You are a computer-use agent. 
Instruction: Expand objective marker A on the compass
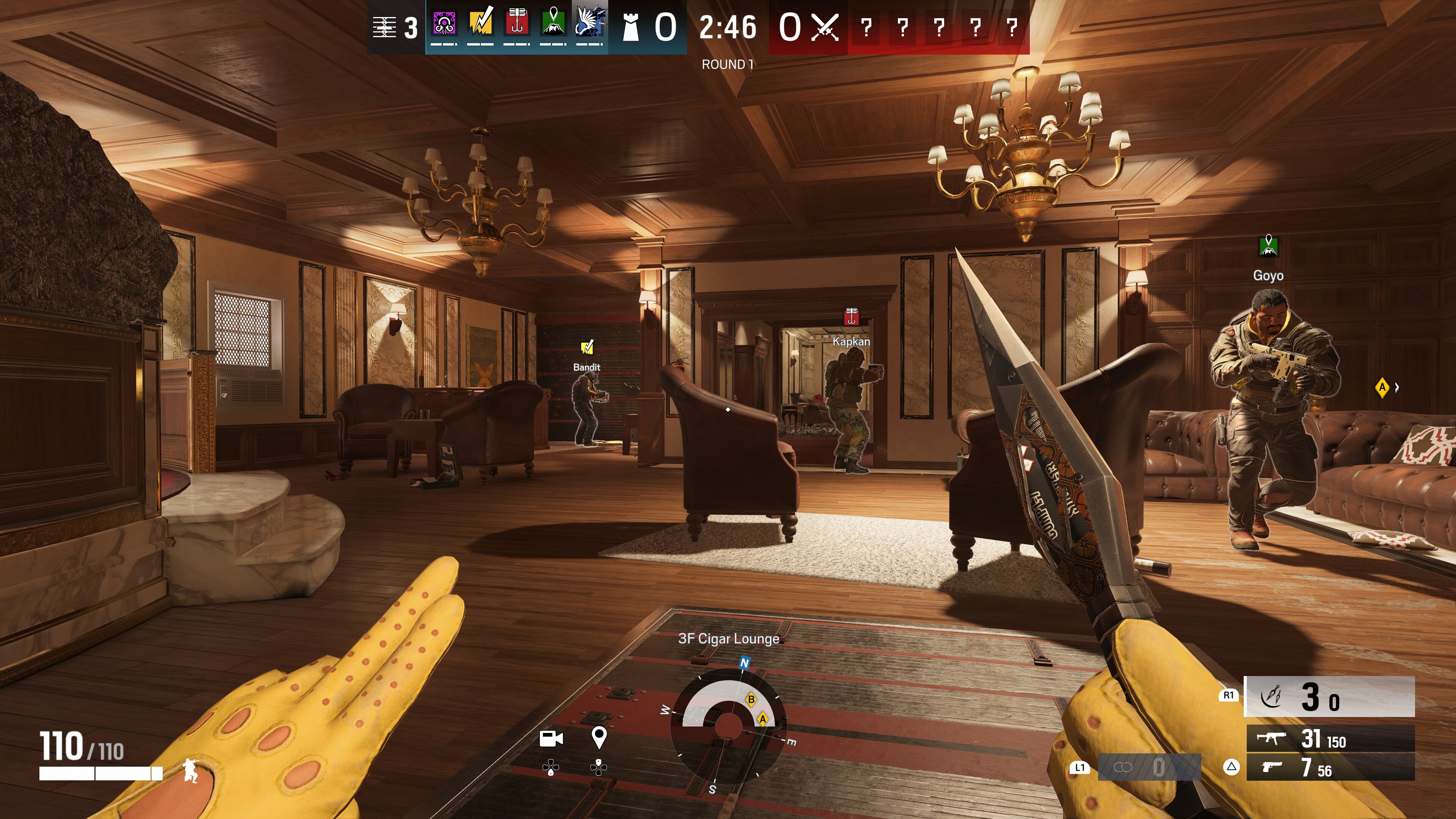click(763, 720)
